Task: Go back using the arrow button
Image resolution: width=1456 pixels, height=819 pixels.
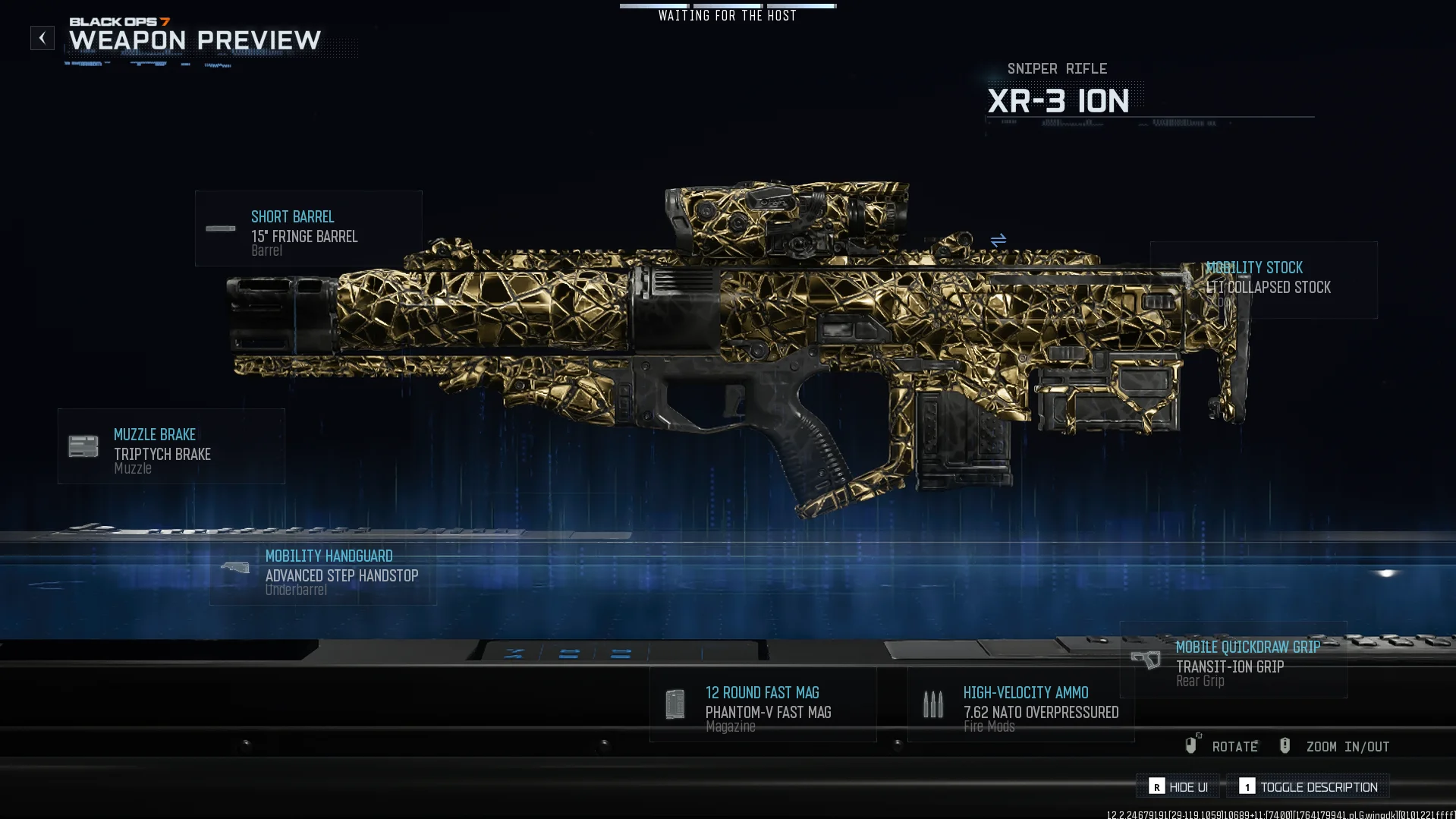Action: (42, 38)
